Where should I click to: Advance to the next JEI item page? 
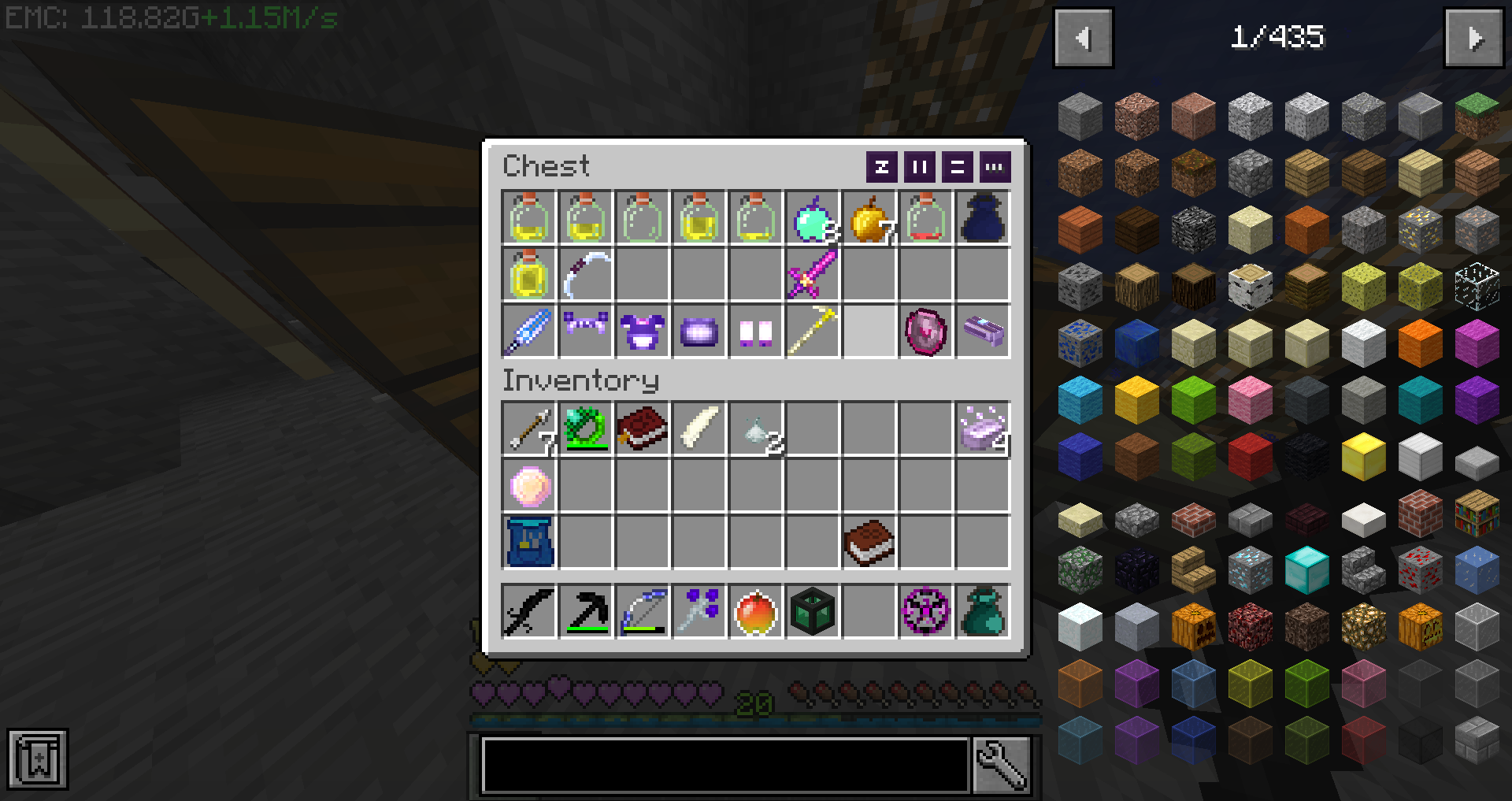point(1473,37)
